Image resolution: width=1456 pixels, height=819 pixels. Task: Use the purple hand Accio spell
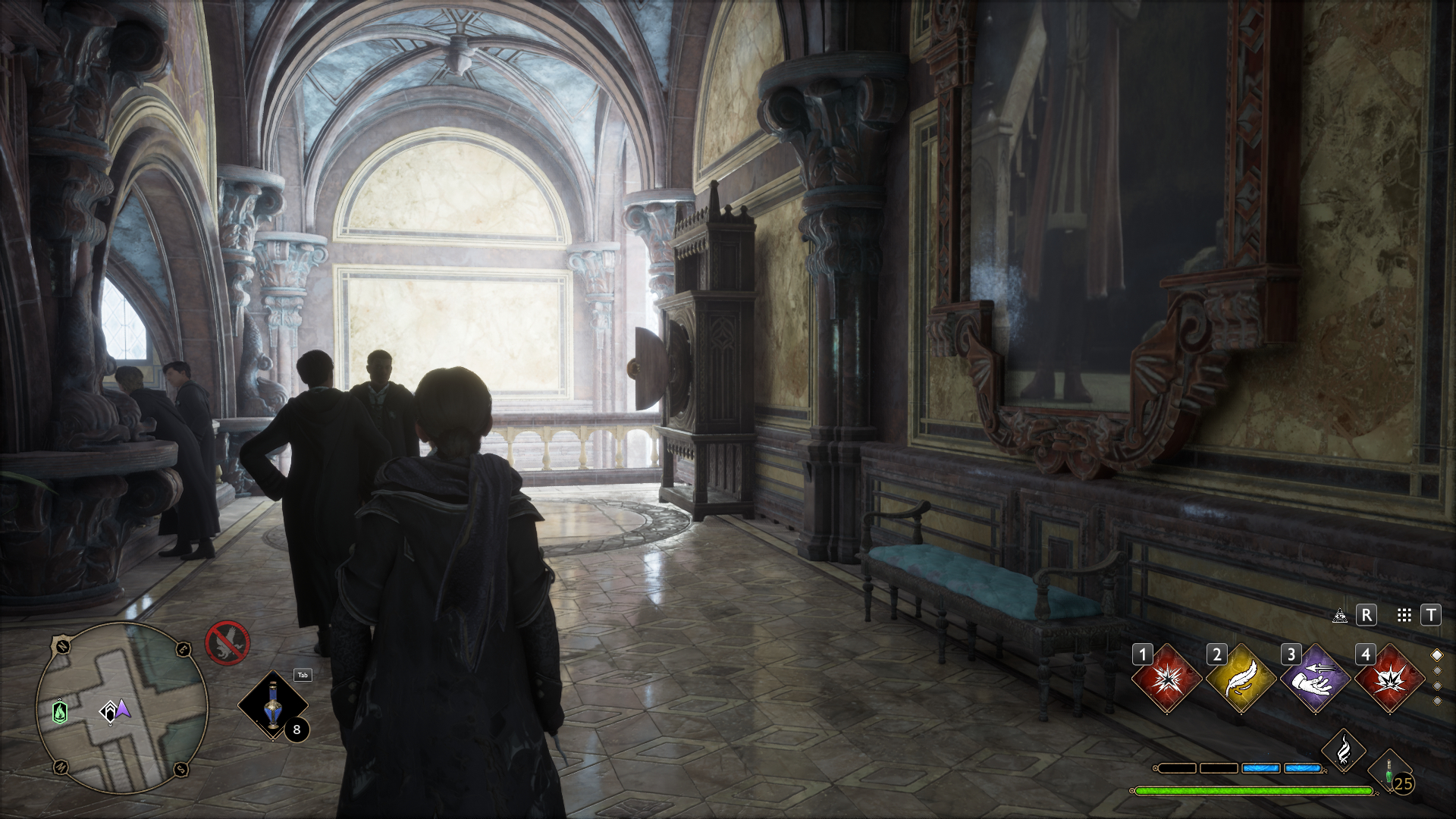pyautogui.click(x=1315, y=679)
